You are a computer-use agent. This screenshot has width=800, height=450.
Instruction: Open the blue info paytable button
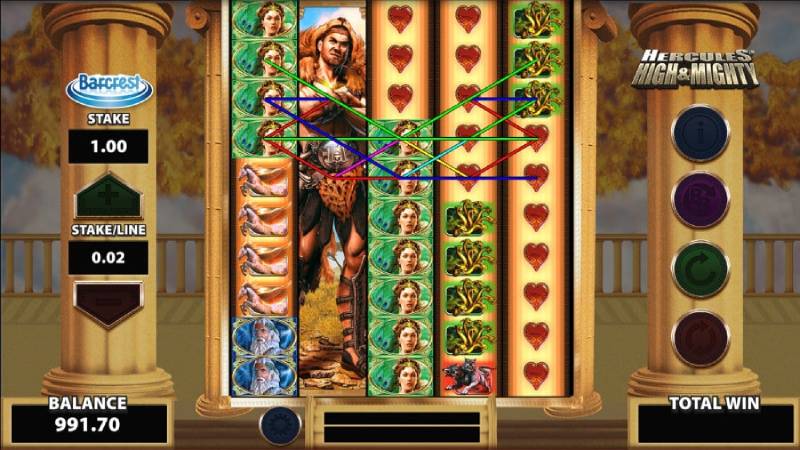pos(699,133)
